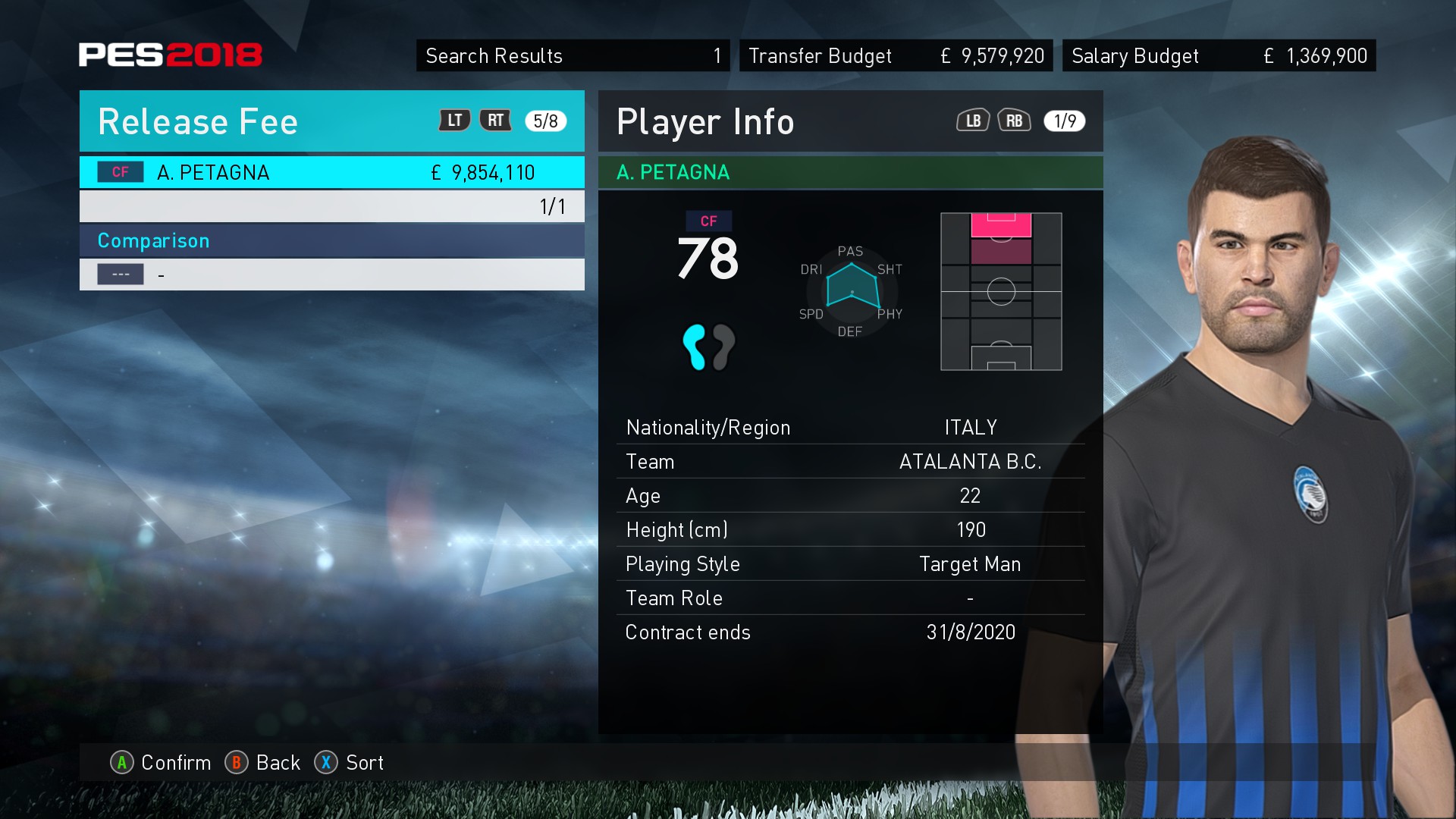Click the Player Info panel header
Image resolution: width=1456 pixels, height=819 pixels.
(x=705, y=121)
